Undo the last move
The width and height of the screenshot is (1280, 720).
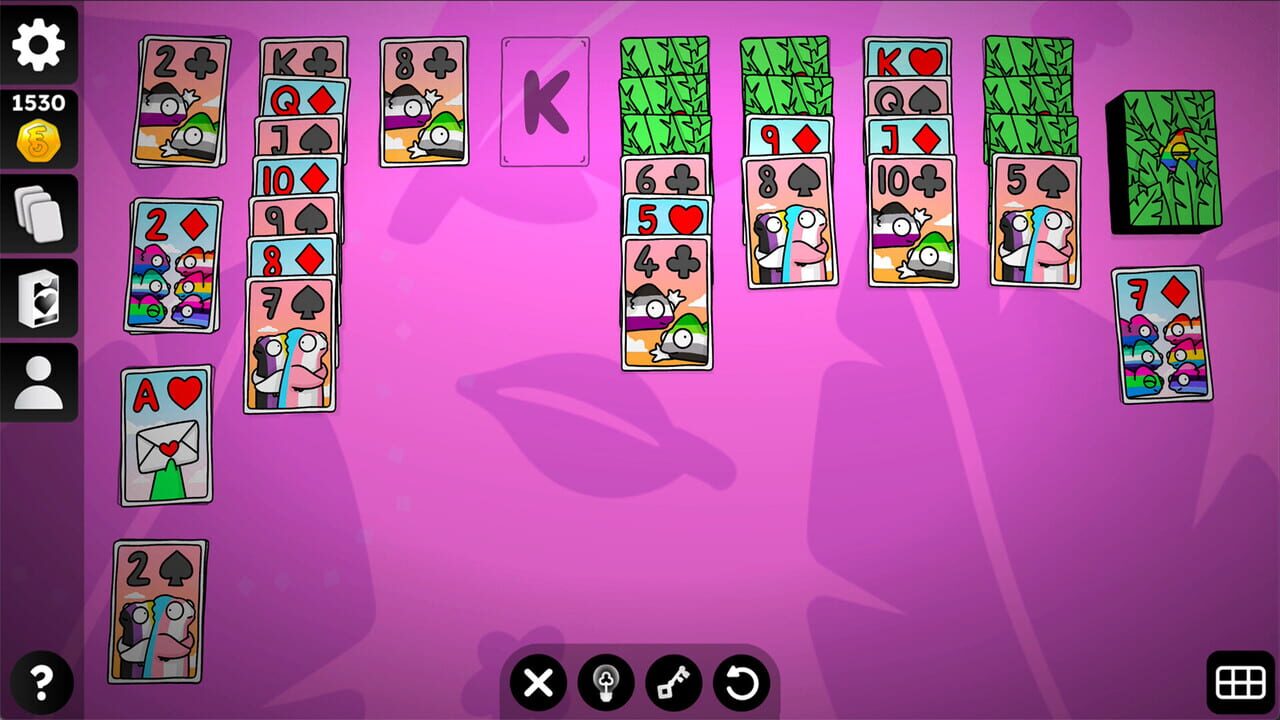[x=740, y=684]
